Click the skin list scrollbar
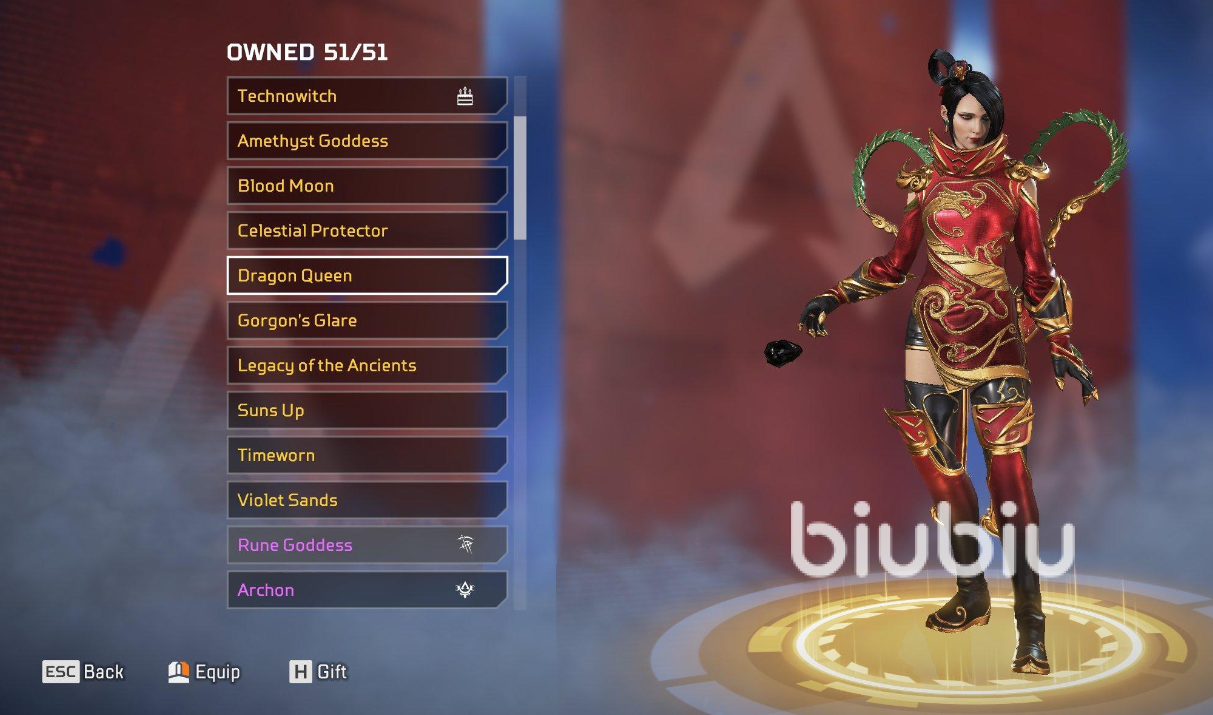This screenshot has height=715, width=1213. [x=520, y=178]
